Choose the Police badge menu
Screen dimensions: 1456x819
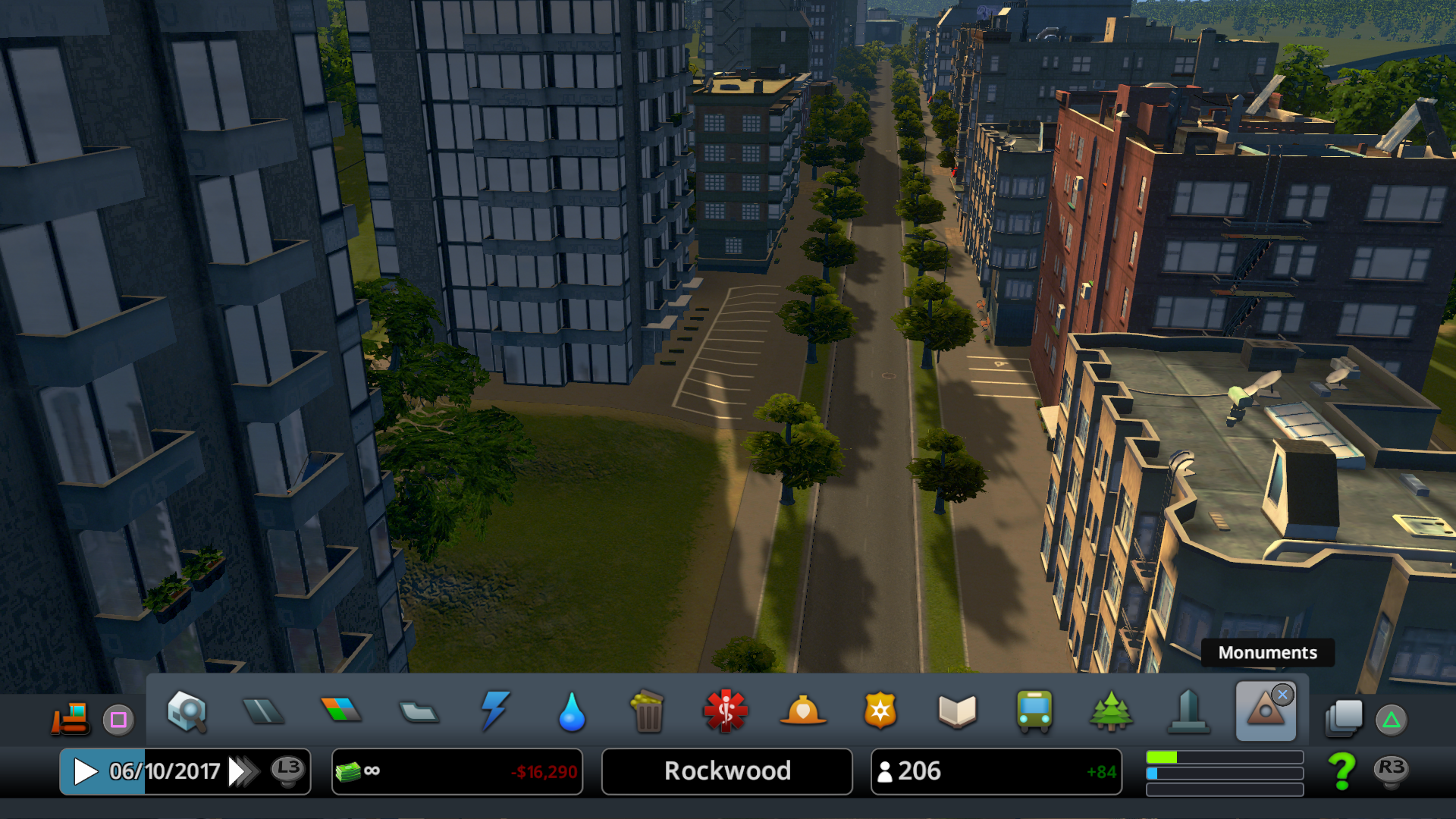point(880,711)
